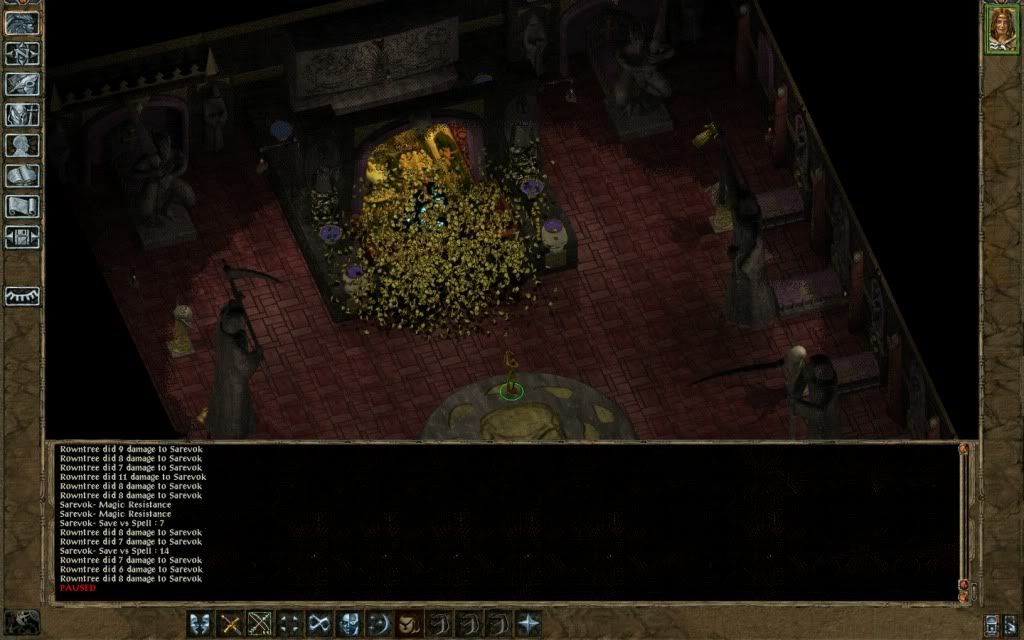
Task: Equip the sword weapon slot
Action: click(x=231, y=623)
